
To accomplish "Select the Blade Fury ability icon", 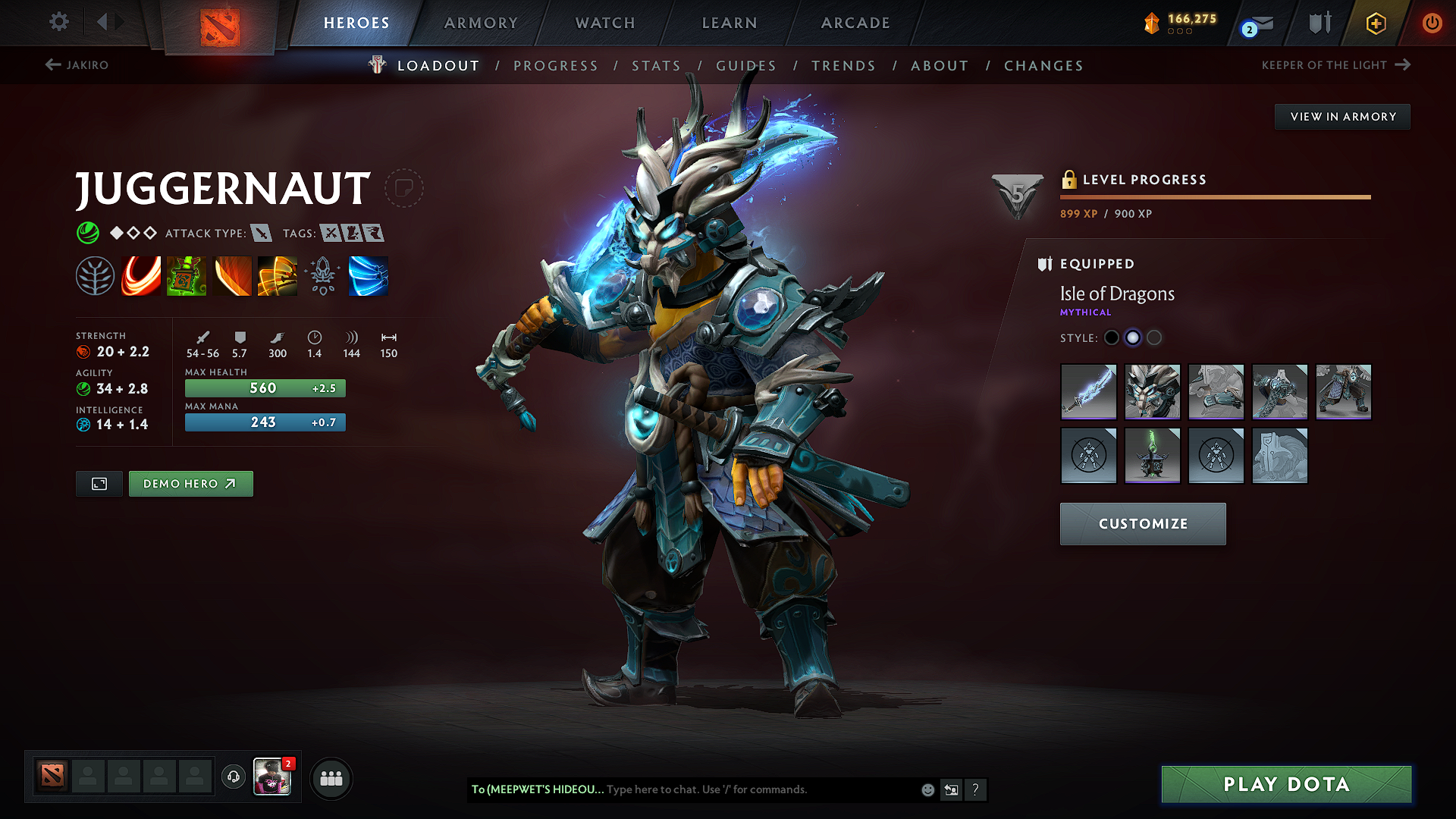I will click(x=140, y=275).
